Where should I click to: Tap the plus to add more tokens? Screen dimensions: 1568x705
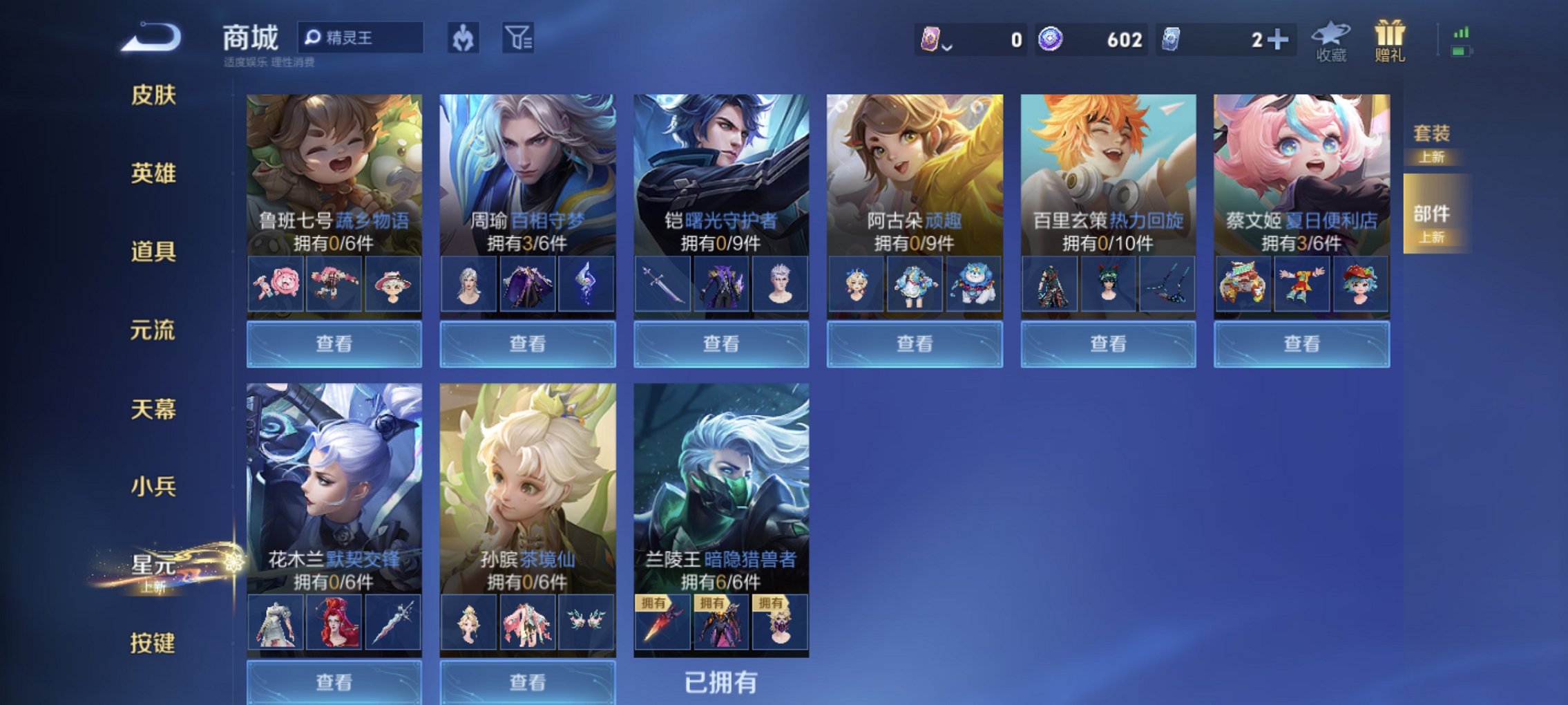point(1279,40)
